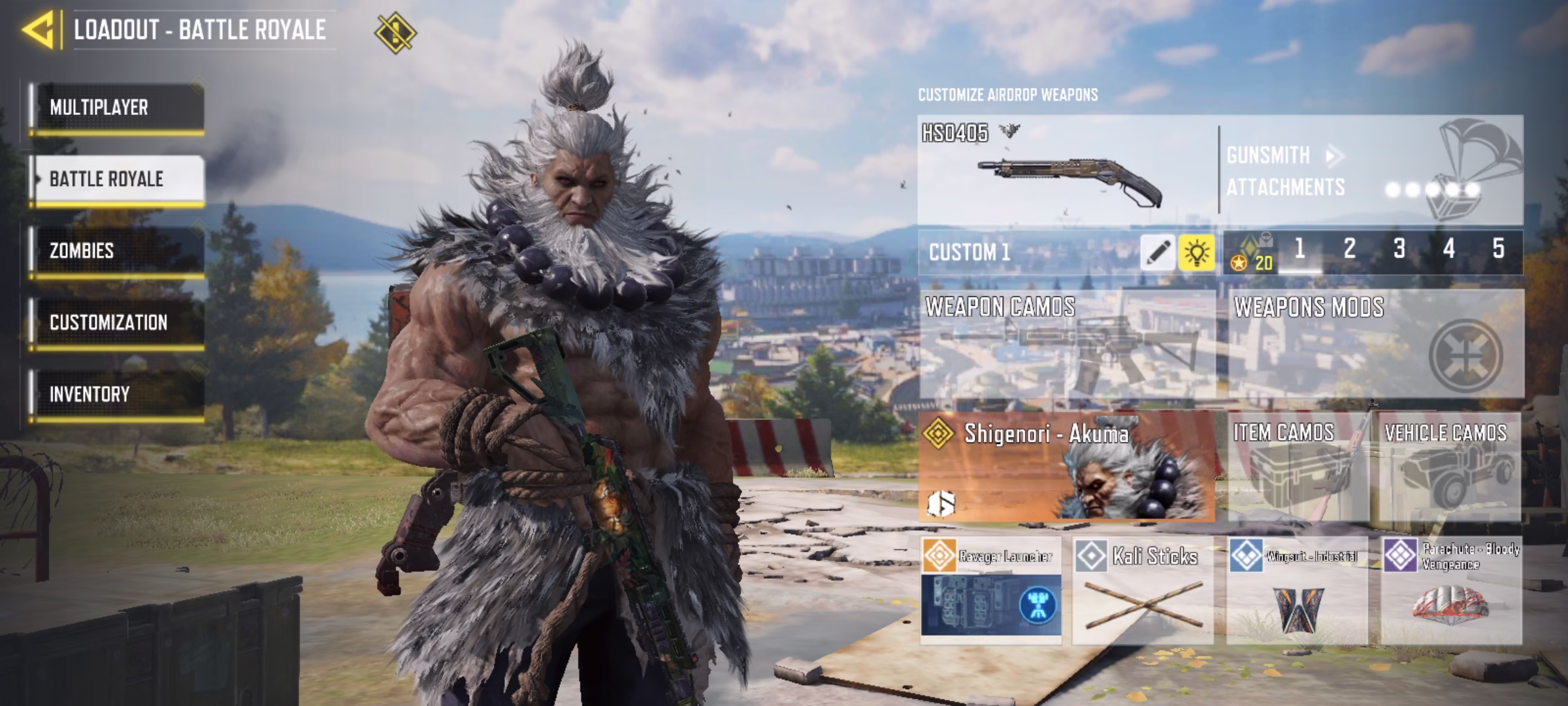
Task: Pick the Parachute - Bloody Vengeance slot
Action: (x=1452, y=590)
